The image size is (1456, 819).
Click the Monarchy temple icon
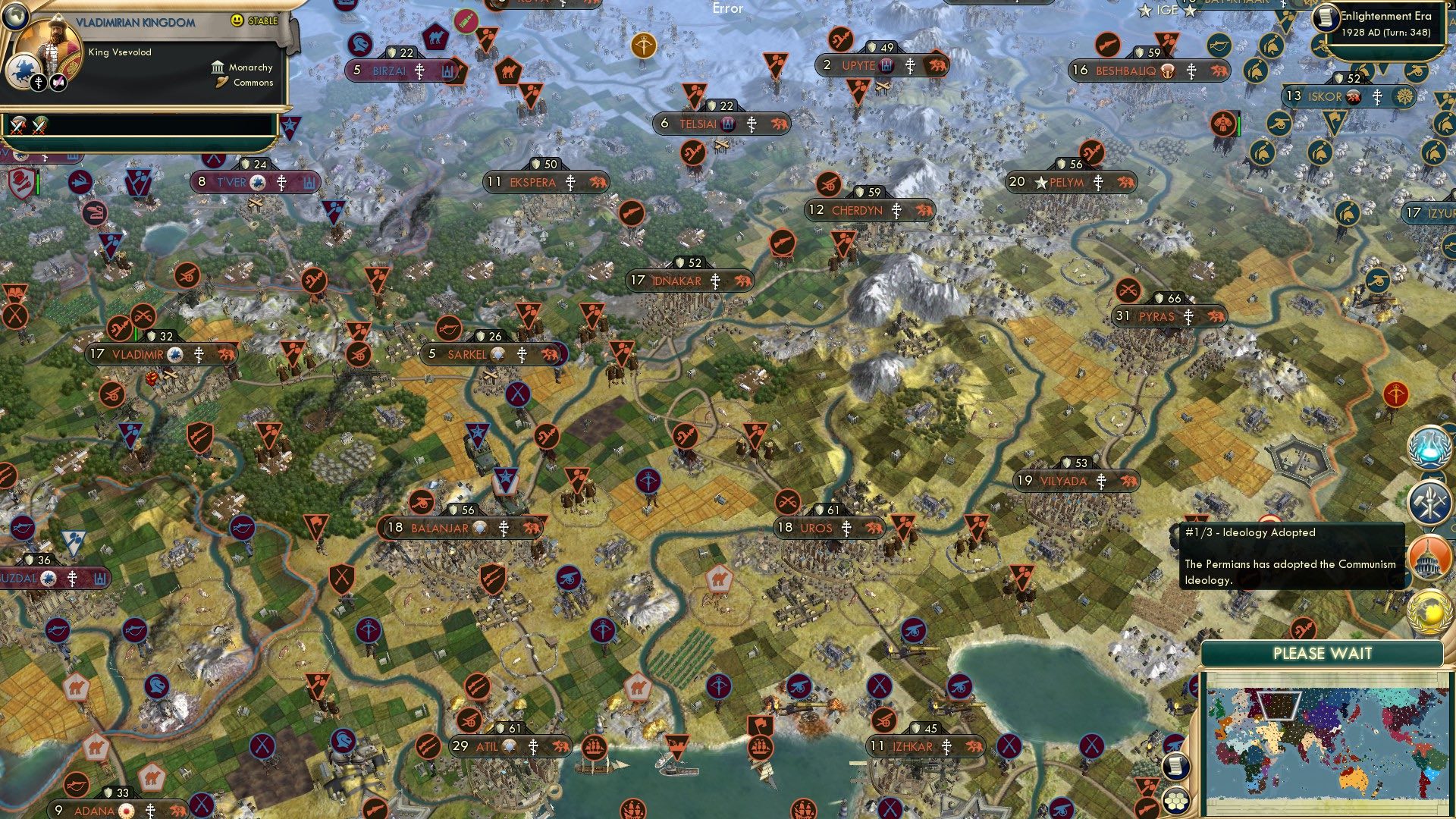coord(217,67)
